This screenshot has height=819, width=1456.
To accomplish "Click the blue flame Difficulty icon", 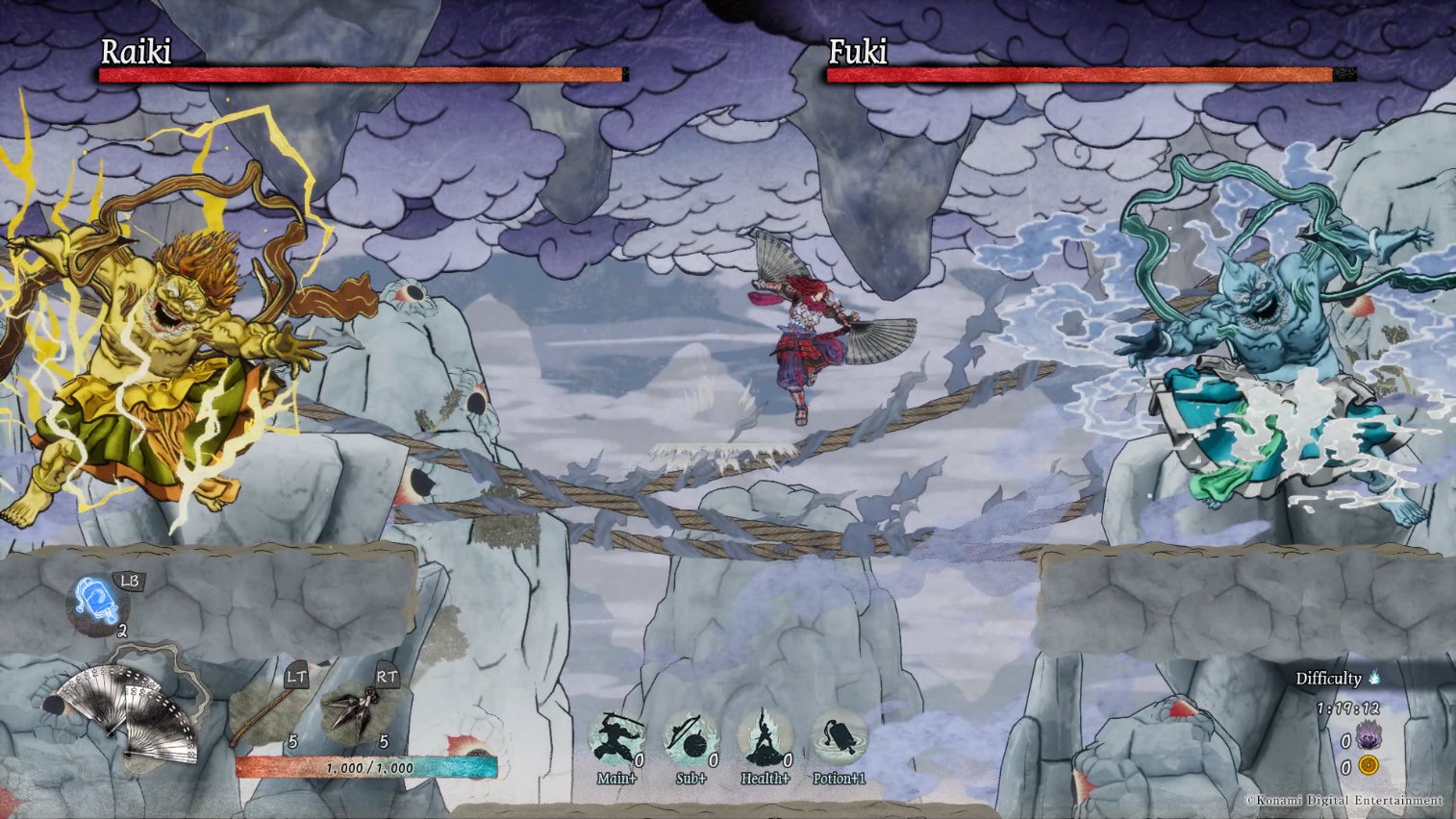I will click(1375, 678).
